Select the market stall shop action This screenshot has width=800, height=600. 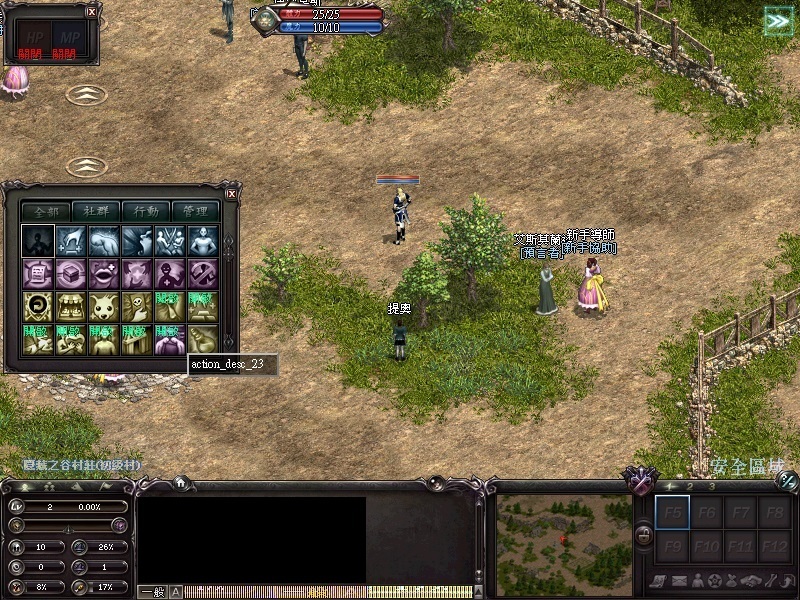[70, 306]
